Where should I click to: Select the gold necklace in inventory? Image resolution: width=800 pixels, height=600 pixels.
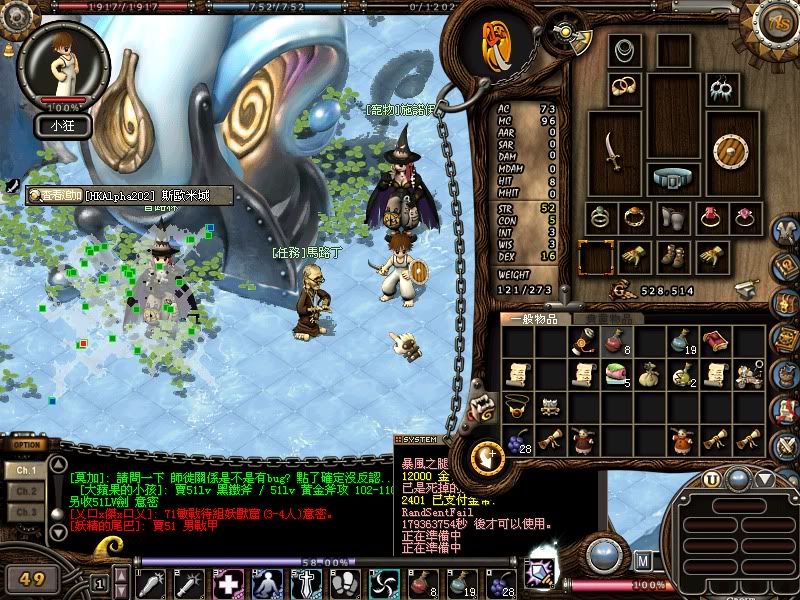(x=517, y=407)
